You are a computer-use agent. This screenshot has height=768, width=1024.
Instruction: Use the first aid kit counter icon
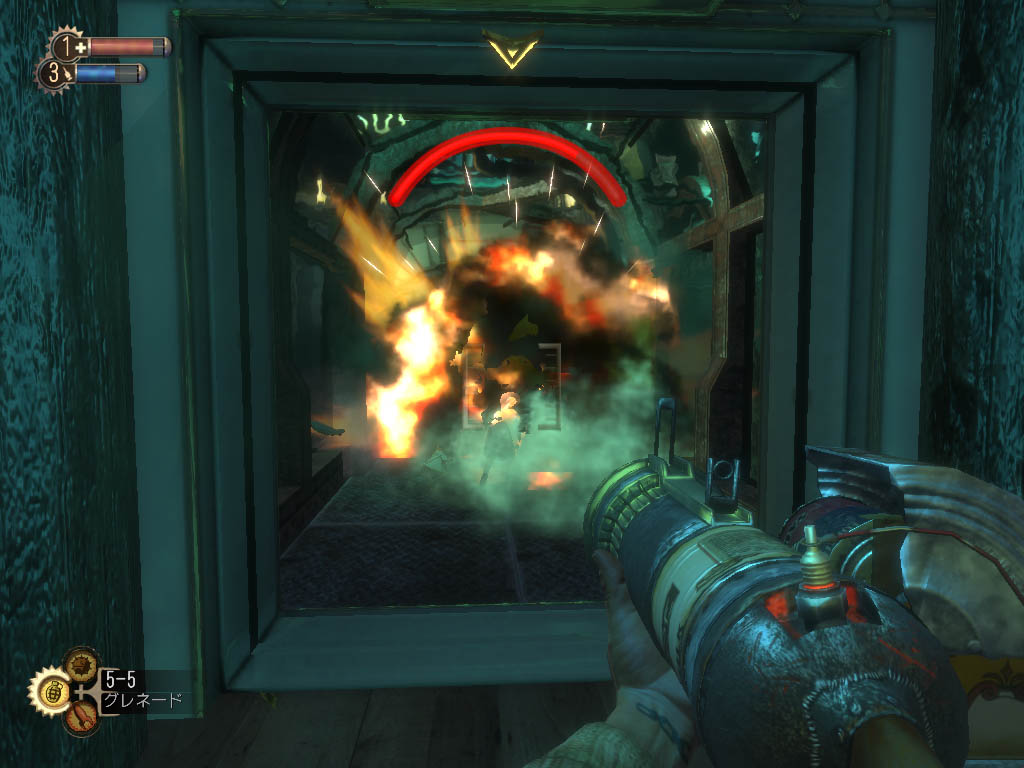point(69,46)
